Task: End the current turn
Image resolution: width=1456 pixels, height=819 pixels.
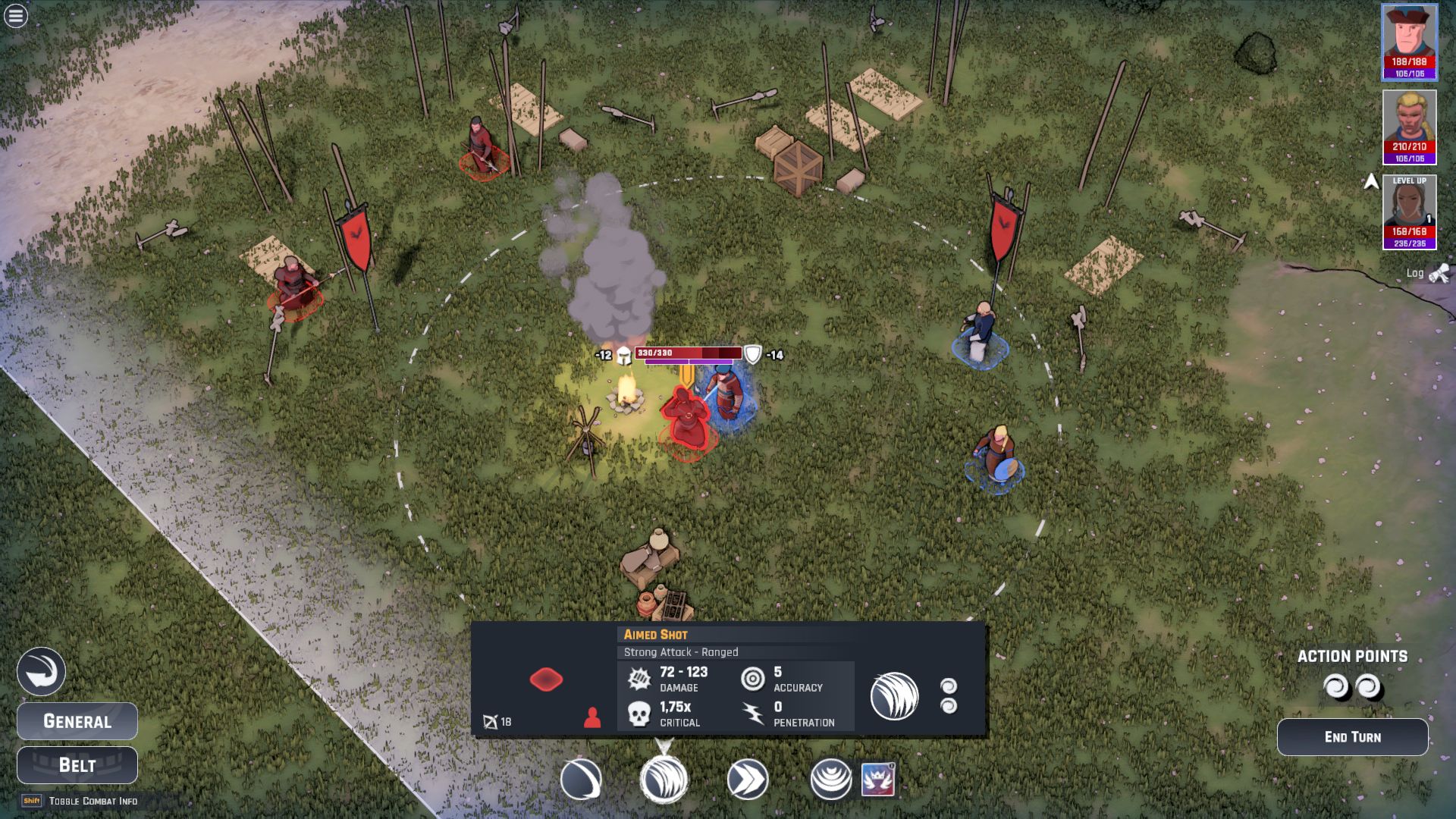Action: 1352,737
